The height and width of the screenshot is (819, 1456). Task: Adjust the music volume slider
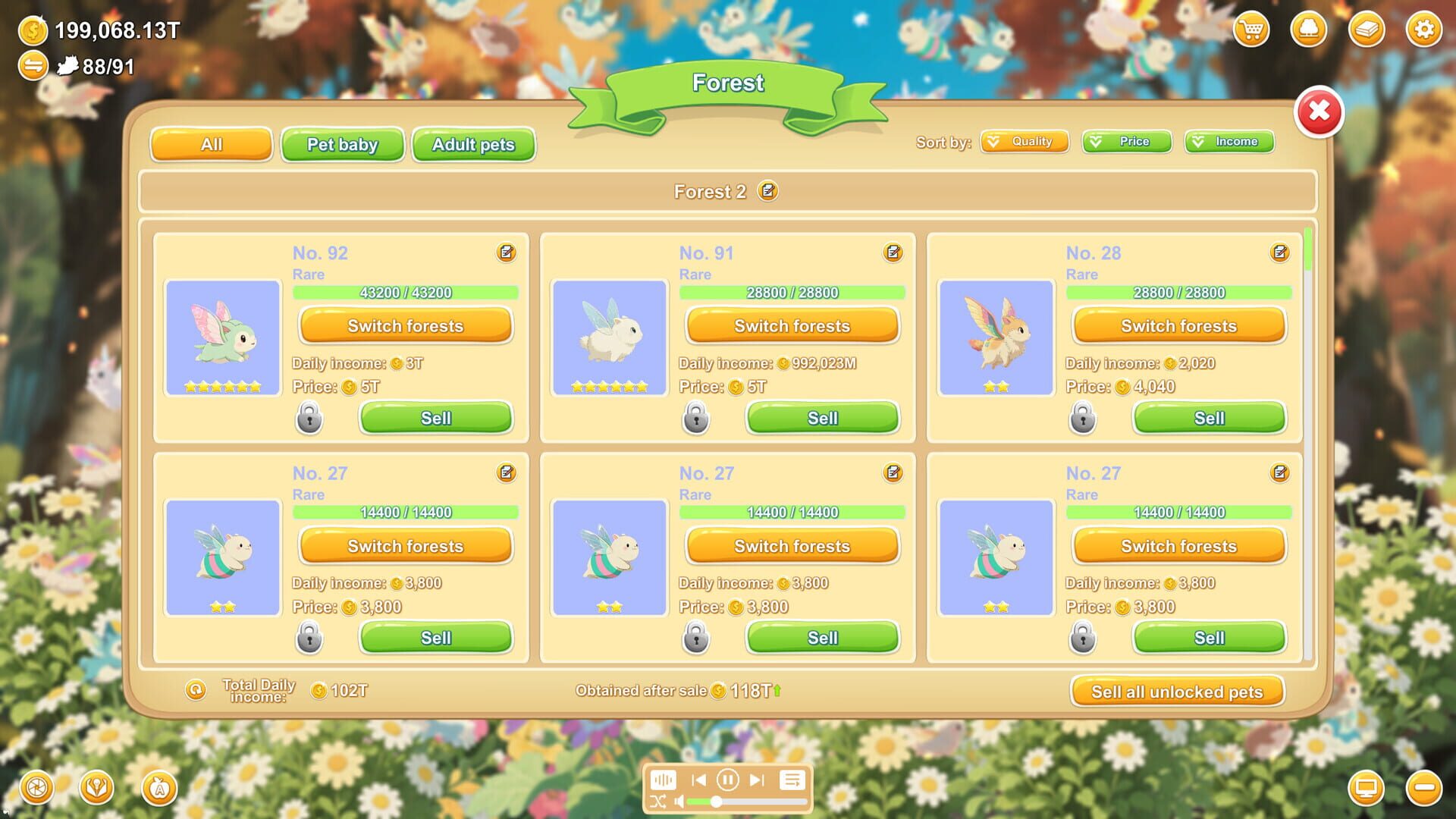tap(716, 801)
